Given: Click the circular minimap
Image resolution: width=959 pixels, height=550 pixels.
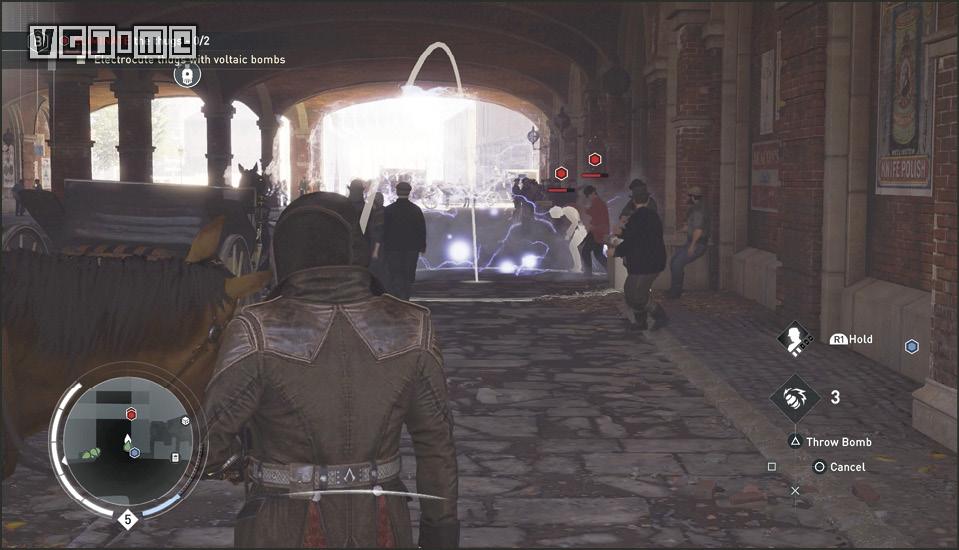Looking at the screenshot, I should click(127, 440).
